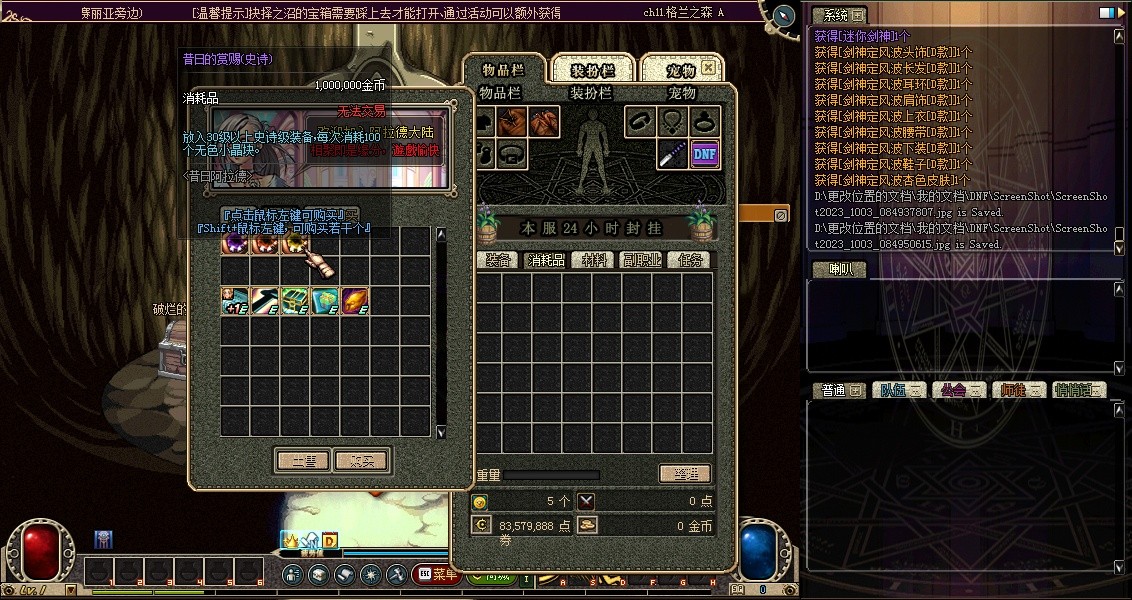Click the 出售 (Sell) button in shop
The width and height of the screenshot is (1132, 600).
[x=303, y=461]
